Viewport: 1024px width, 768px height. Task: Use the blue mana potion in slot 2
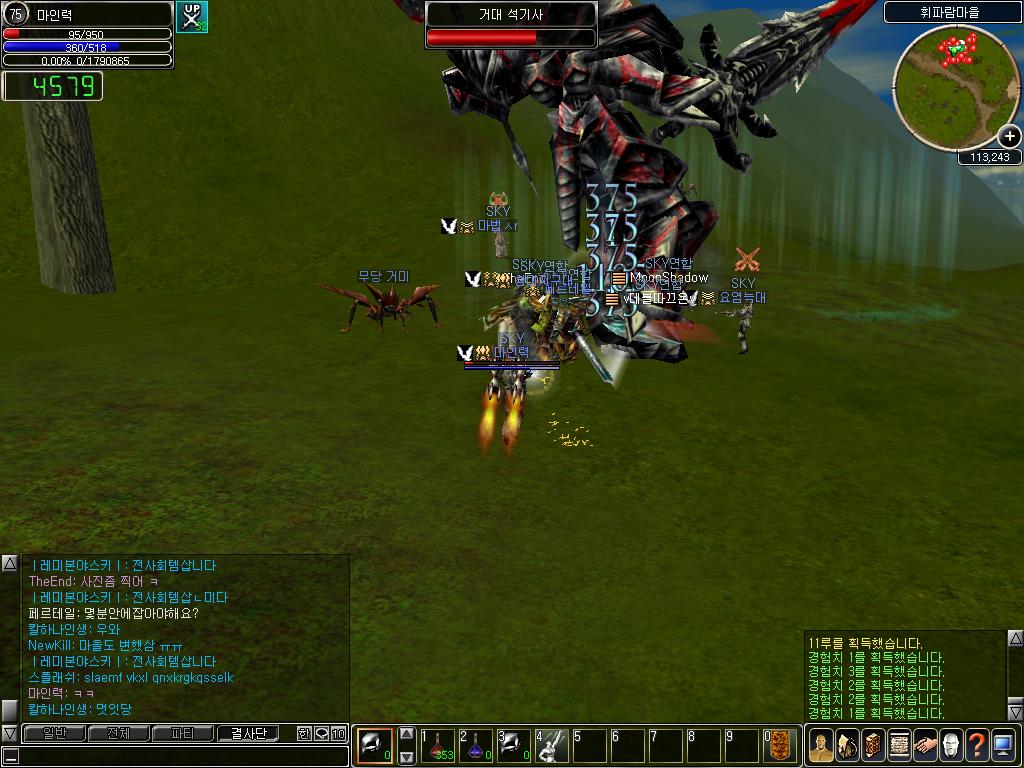pyautogui.click(x=476, y=745)
